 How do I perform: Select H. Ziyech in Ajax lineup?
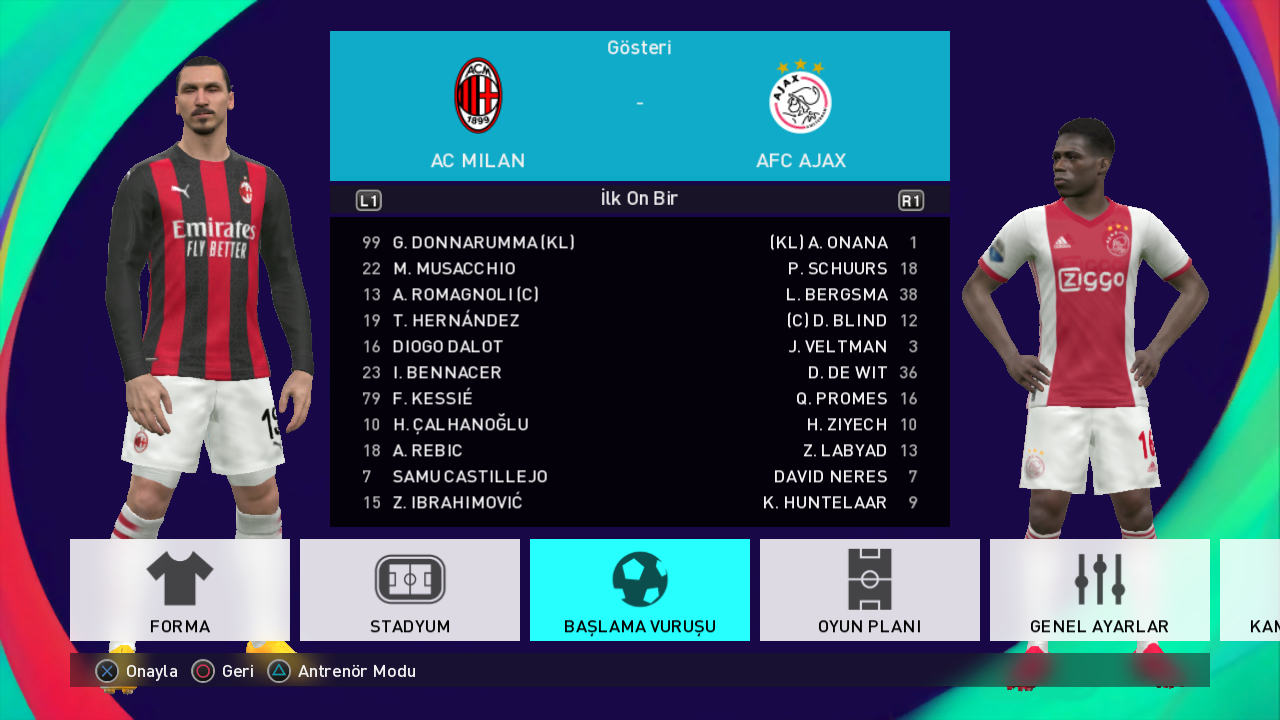[x=847, y=425]
